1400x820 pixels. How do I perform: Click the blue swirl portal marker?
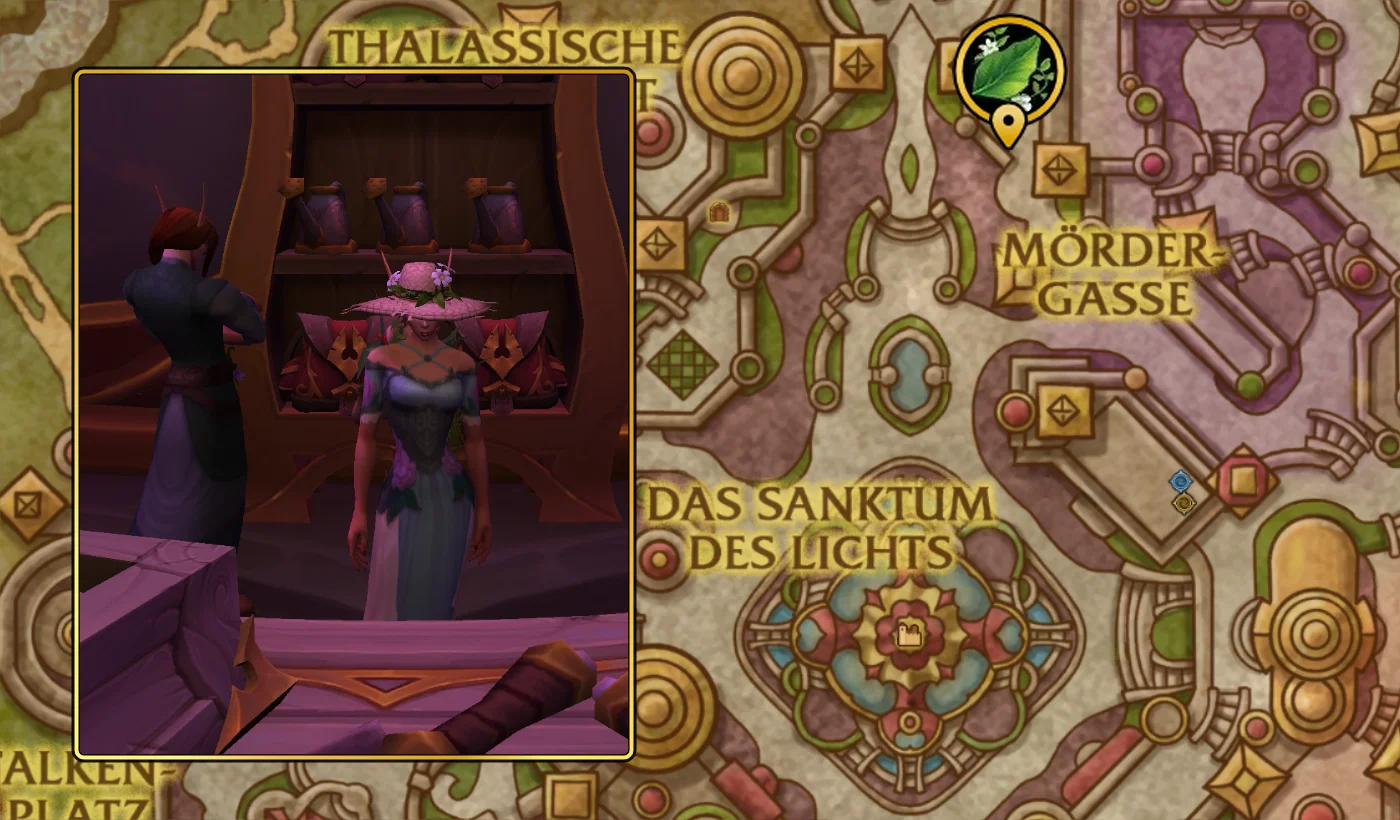pos(1183,481)
